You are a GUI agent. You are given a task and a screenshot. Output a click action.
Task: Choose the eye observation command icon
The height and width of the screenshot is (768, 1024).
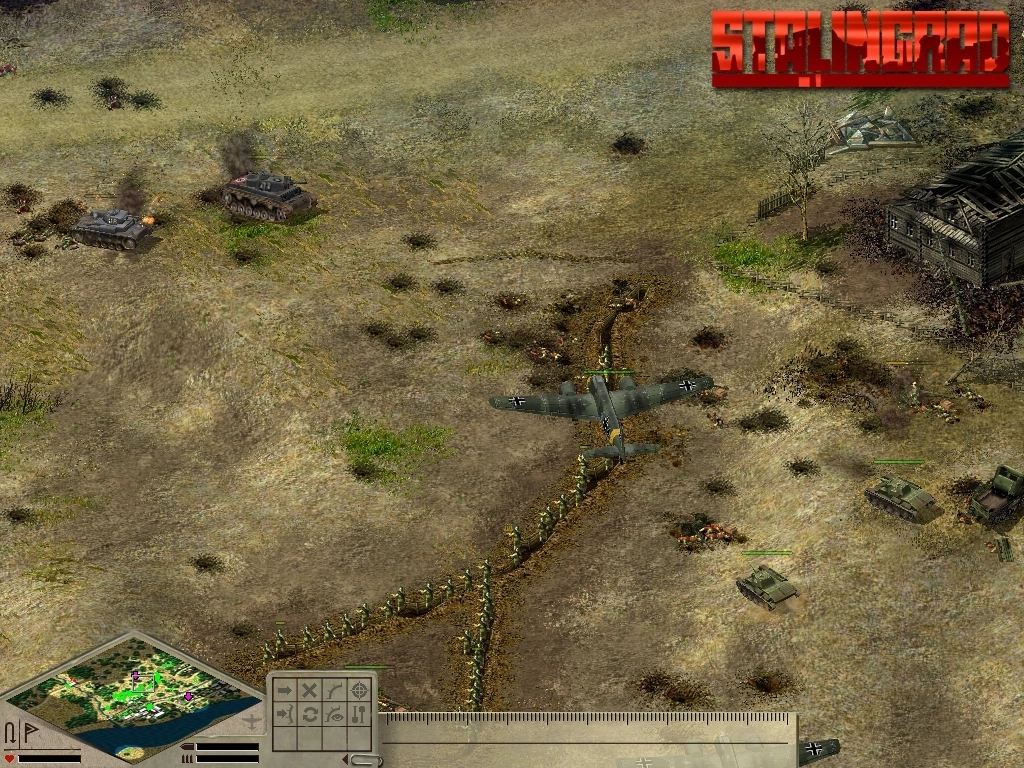(335, 714)
